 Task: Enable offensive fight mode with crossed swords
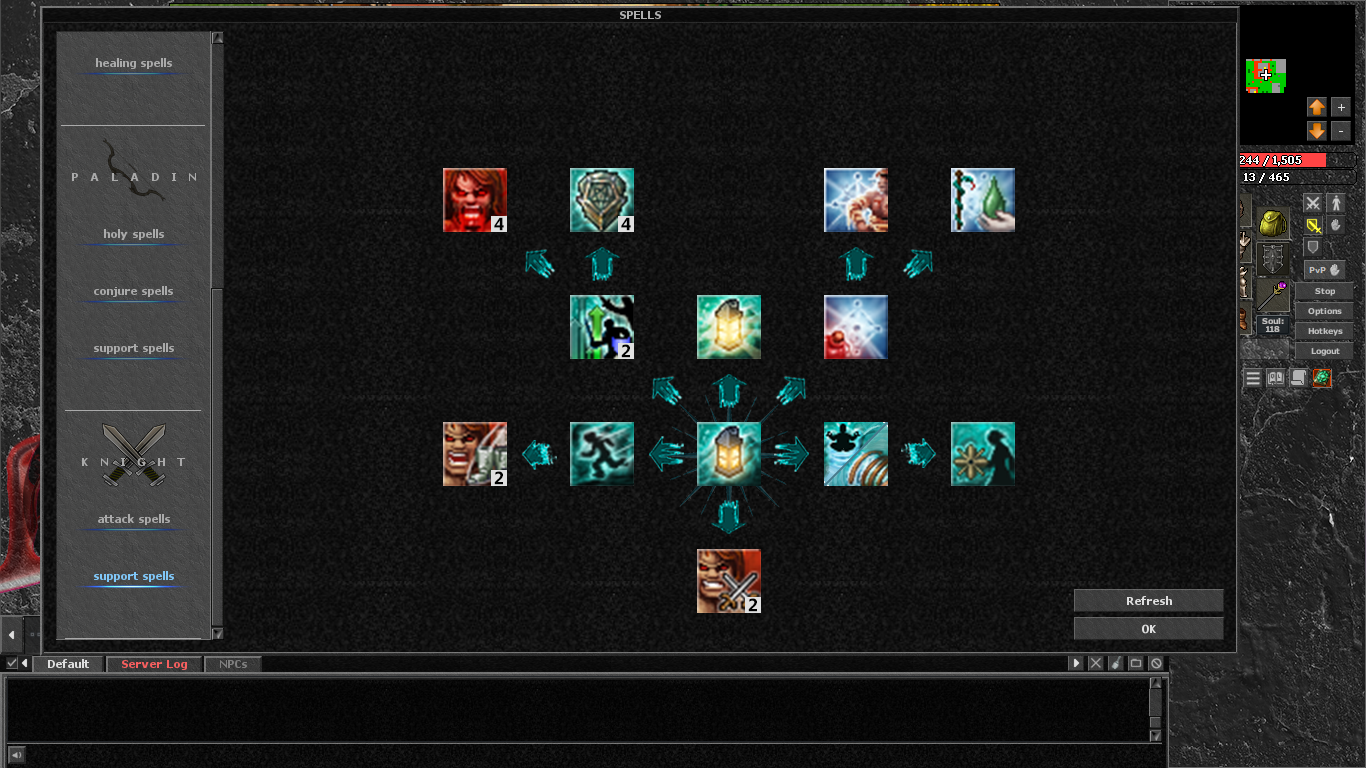click(x=1312, y=203)
